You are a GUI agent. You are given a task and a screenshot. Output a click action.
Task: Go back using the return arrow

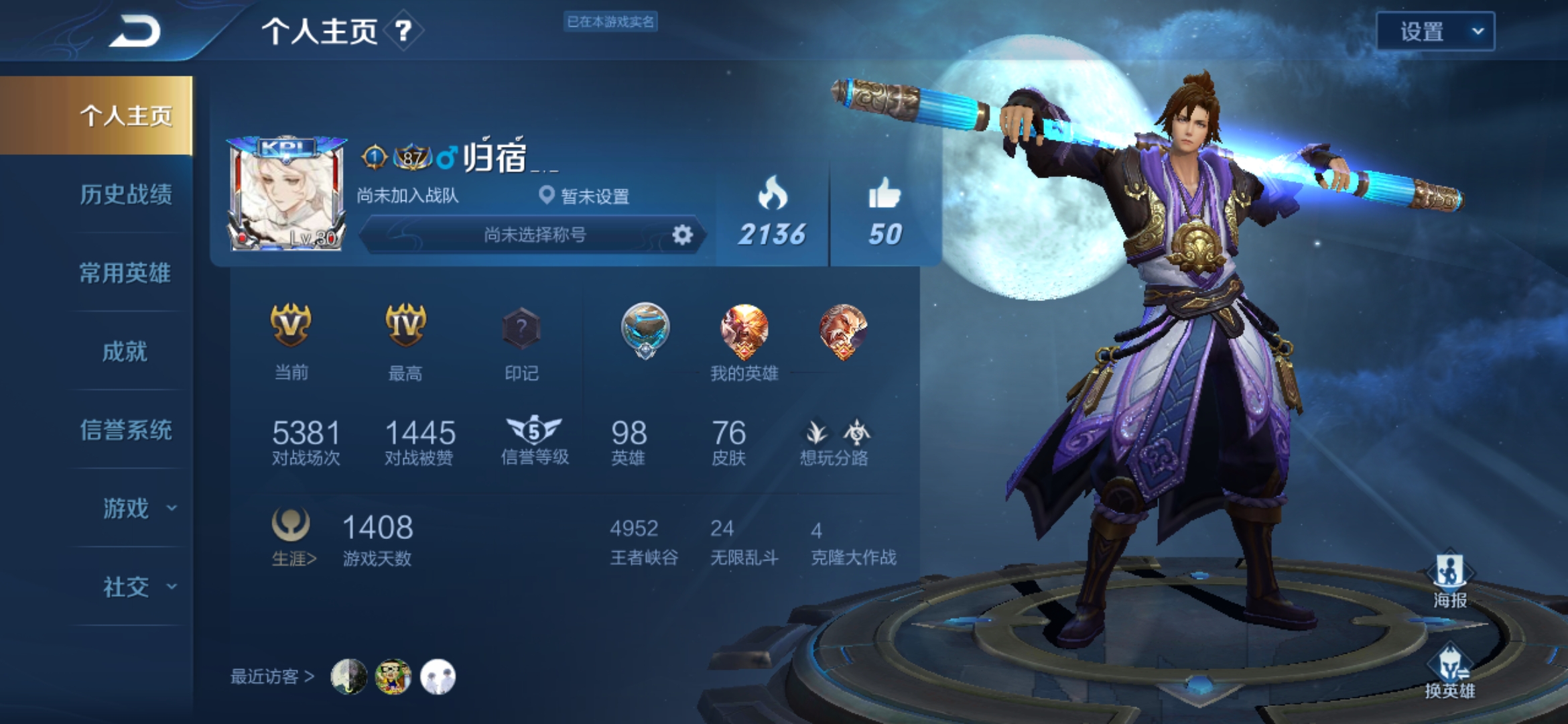tap(135, 32)
